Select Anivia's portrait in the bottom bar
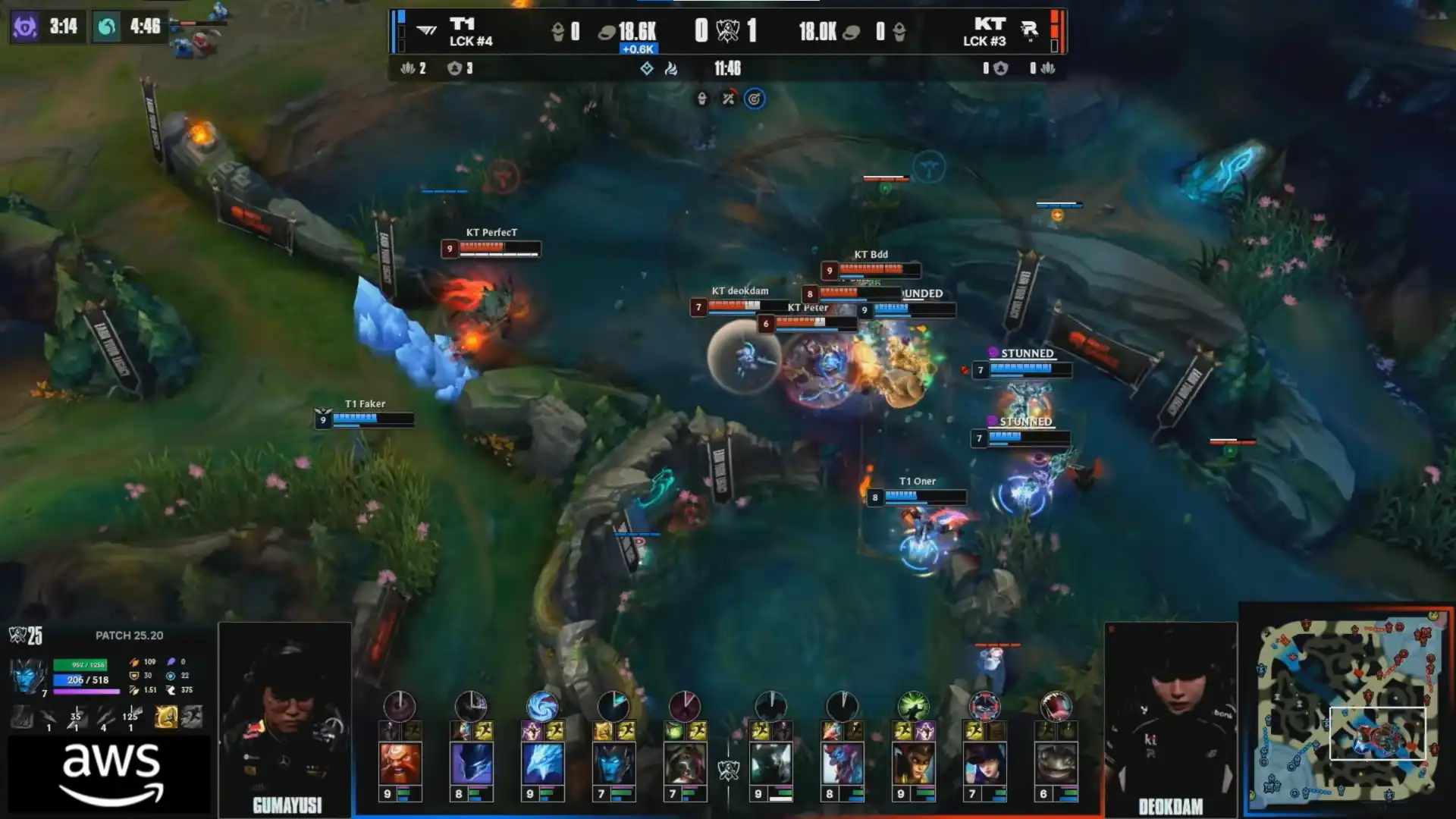Image resolution: width=1456 pixels, height=819 pixels. 542,764
